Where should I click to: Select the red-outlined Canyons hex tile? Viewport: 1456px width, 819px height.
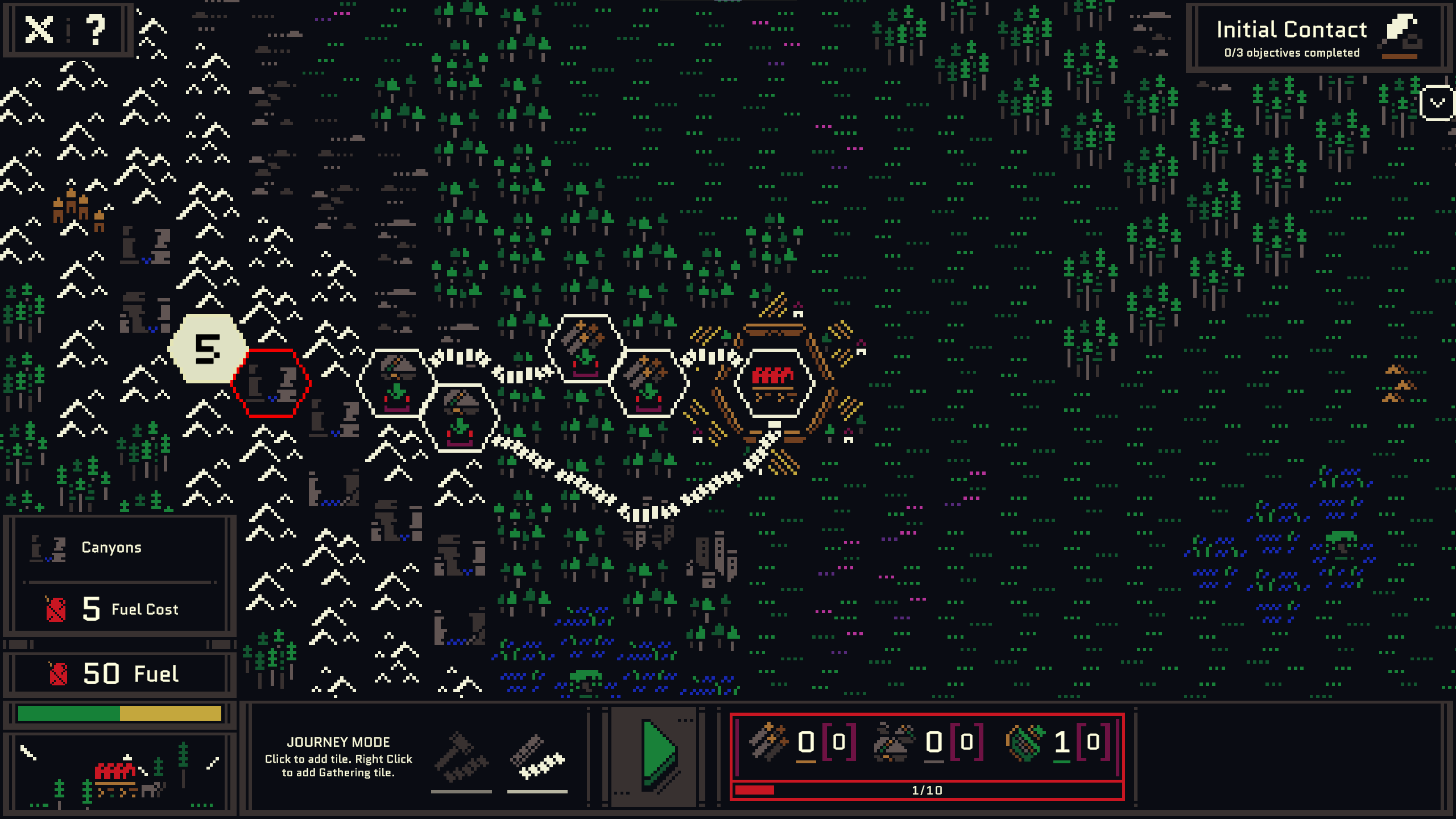tap(271, 383)
